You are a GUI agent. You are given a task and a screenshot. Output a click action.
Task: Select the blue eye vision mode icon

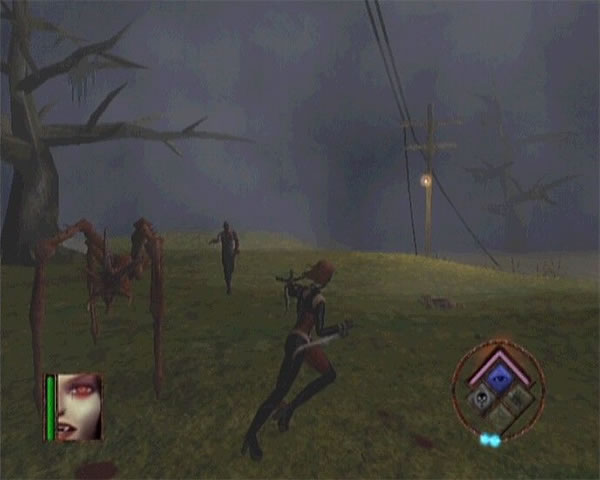[498, 376]
